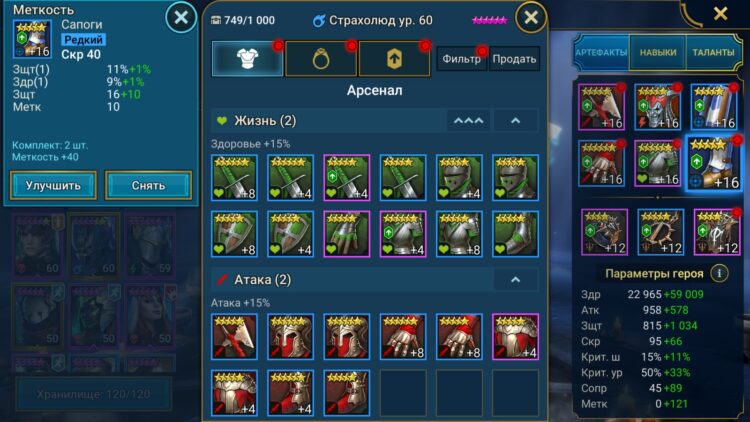750x422 pixels.
Task: Click the Снять unequip button
Action: coord(149,185)
